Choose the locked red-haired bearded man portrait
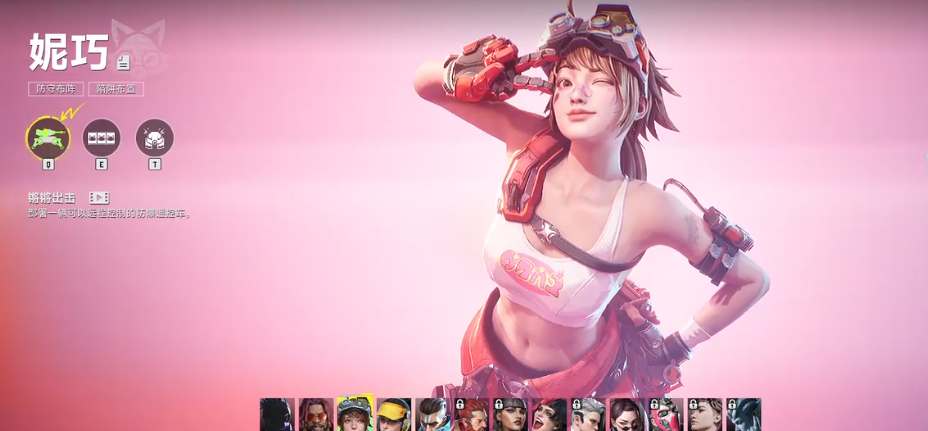 click(x=472, y=415)
